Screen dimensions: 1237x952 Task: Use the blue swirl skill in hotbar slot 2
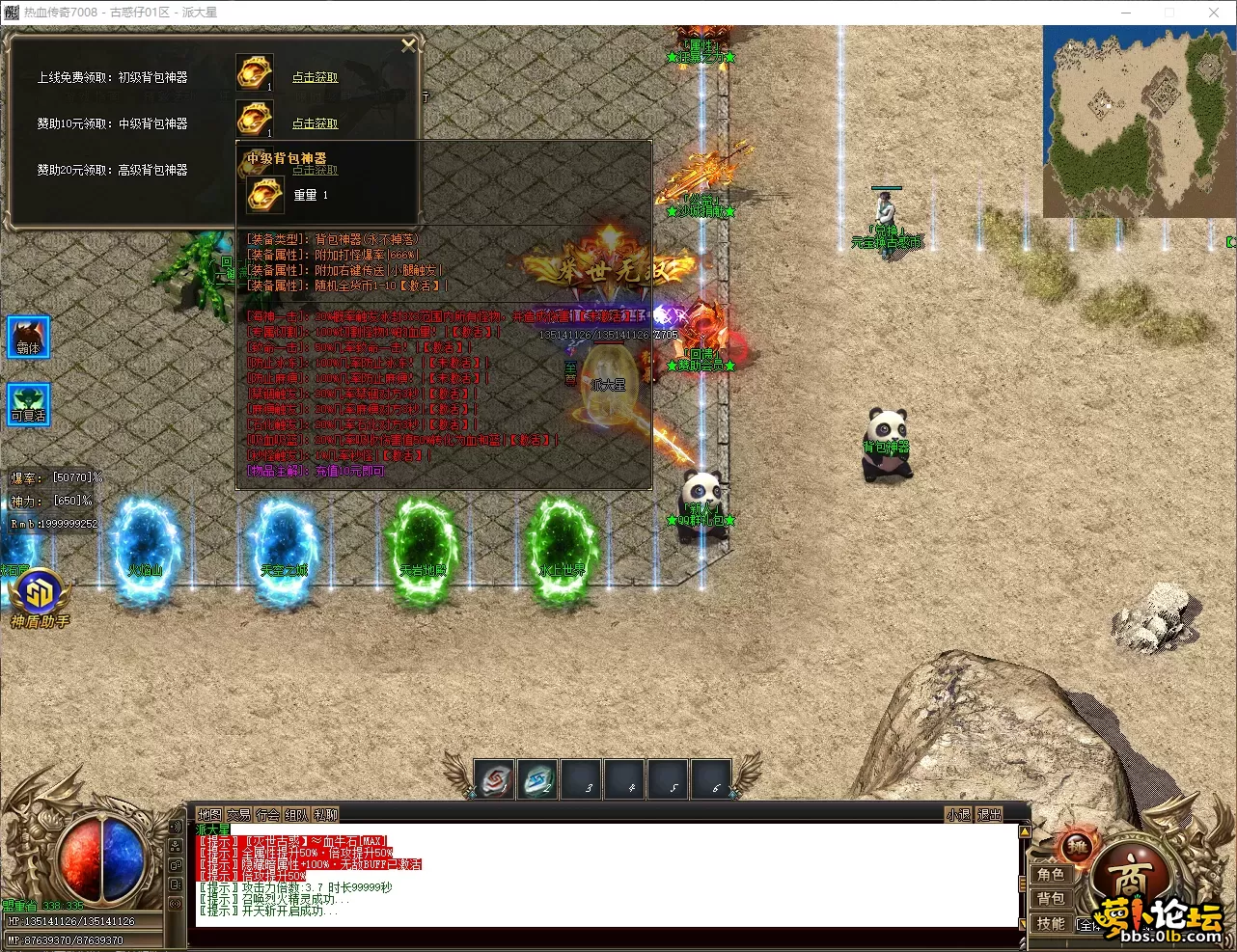coord(538,780)
